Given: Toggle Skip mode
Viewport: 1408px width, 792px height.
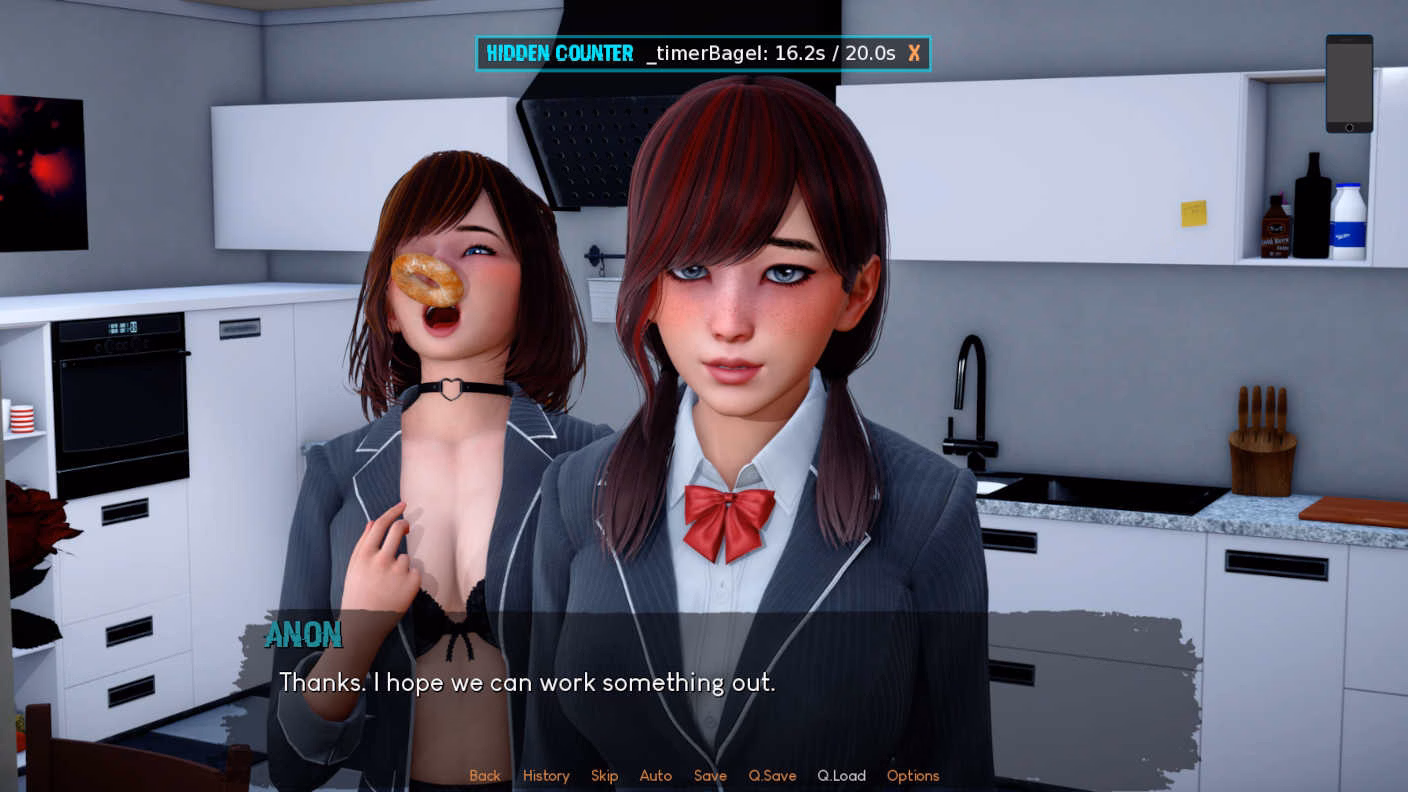Looking at the screenshot, I should point(604,776).
